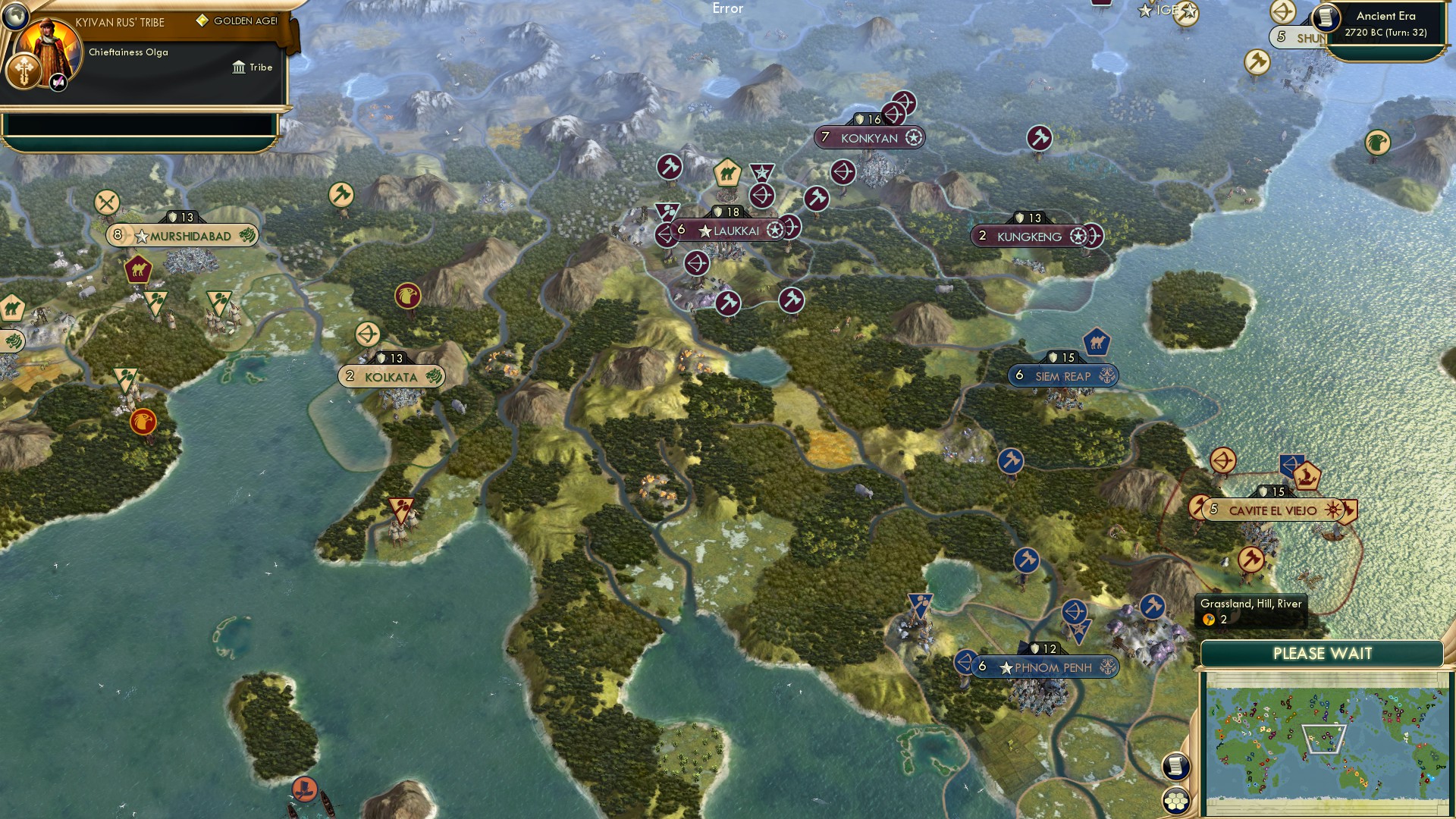
Task: Click the Ancient Era turn counter panel
Action: 1383,23
